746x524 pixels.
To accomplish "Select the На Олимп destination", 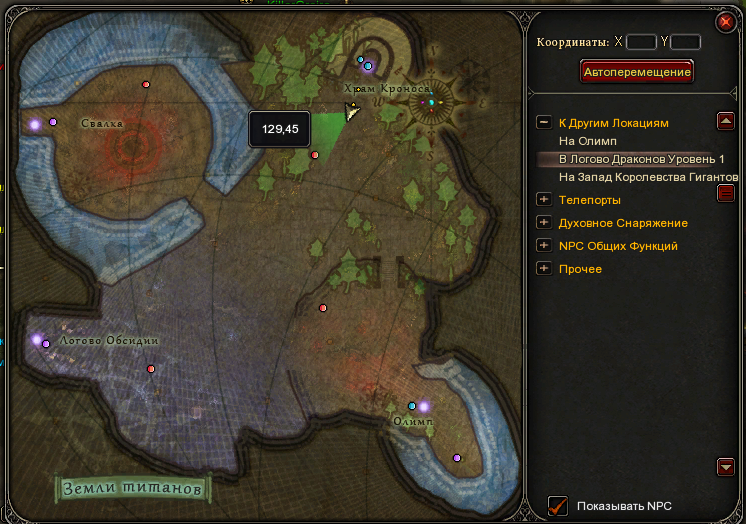I will point(588,141).
